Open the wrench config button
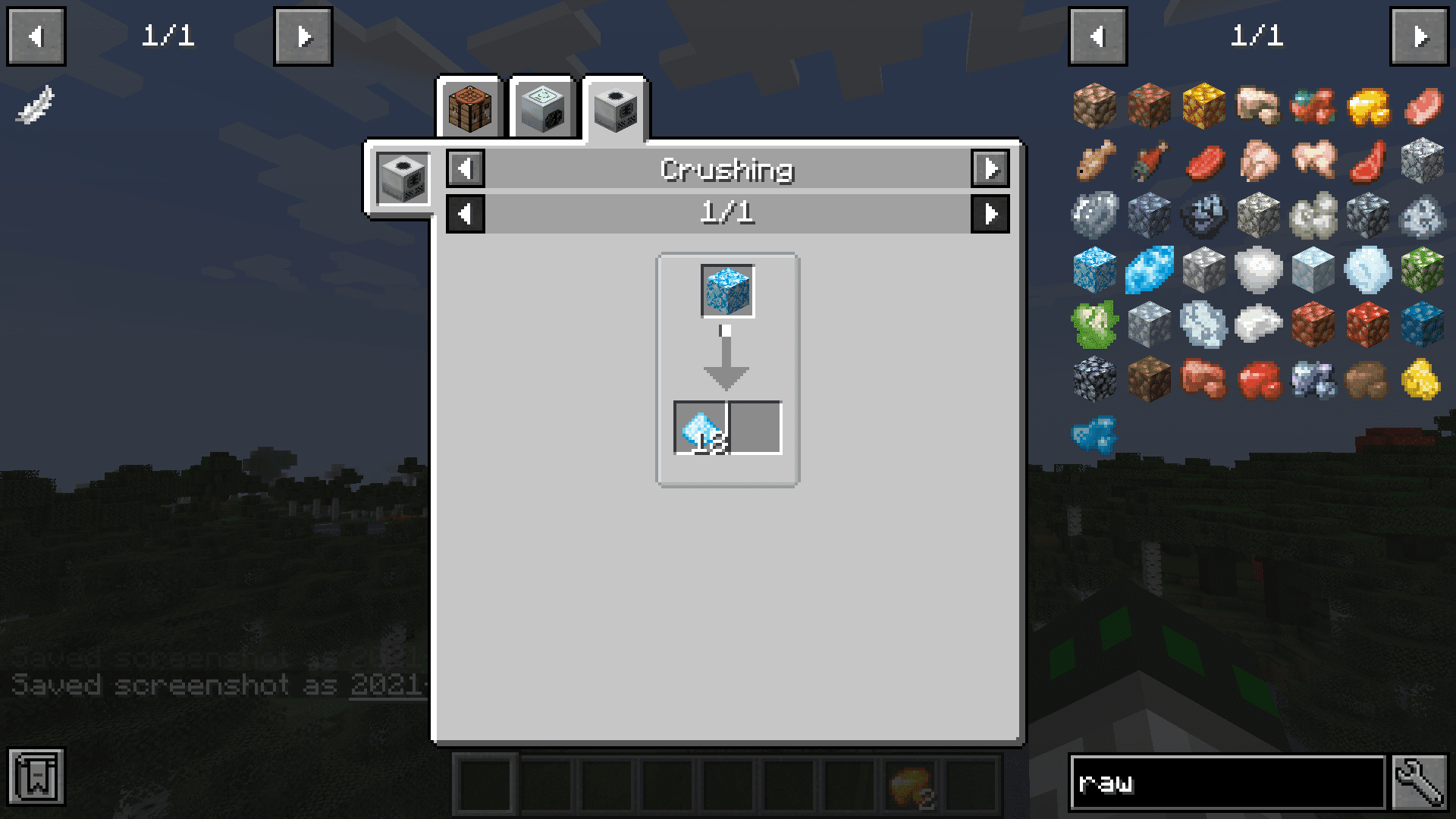The height and width of the screenshot is (819, 1456). (1420, 782)
